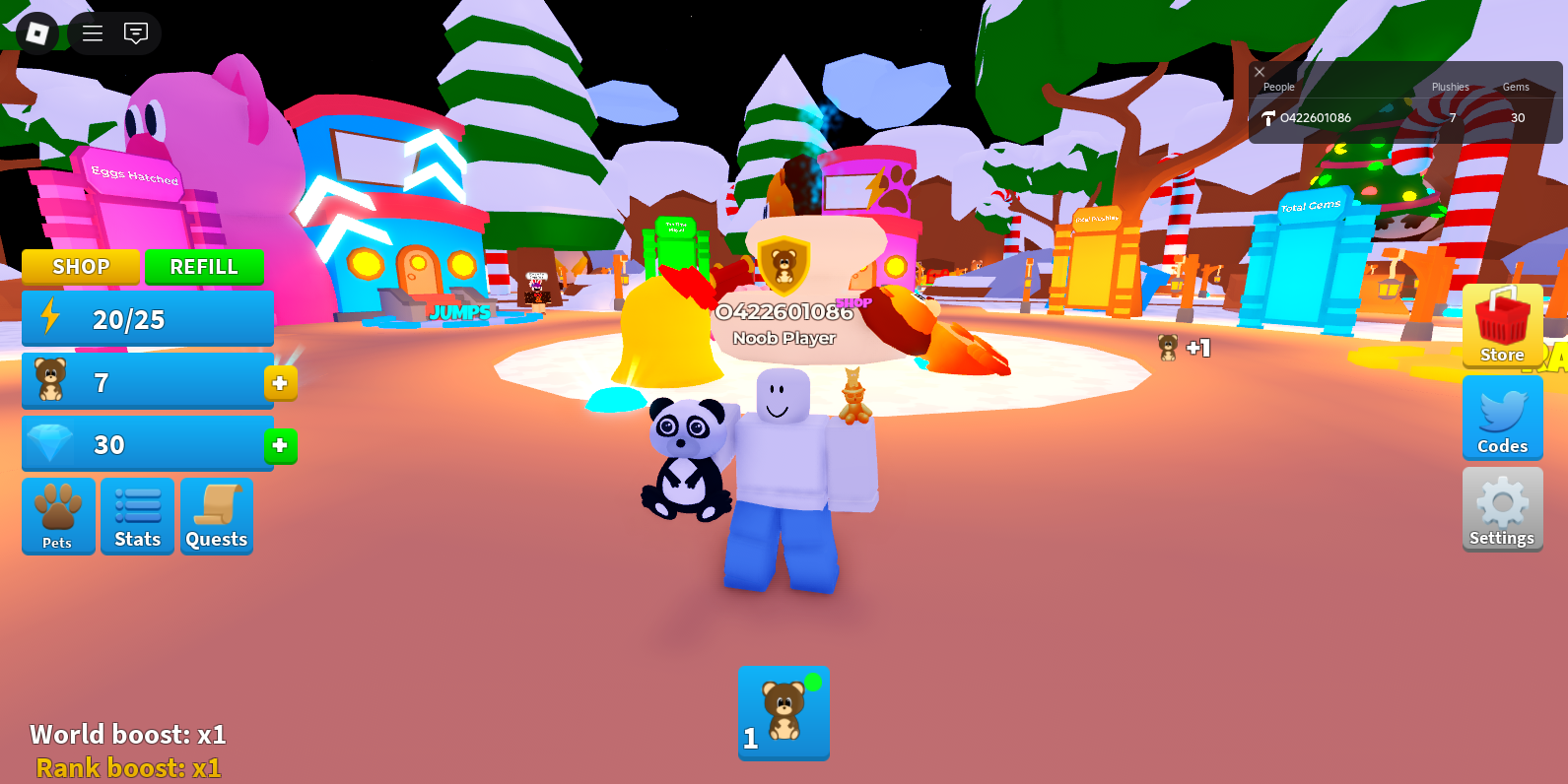This screenshot has width=1568, height=784.
Task: Open the Store shopping basket icon
Action: [1502, 325]
